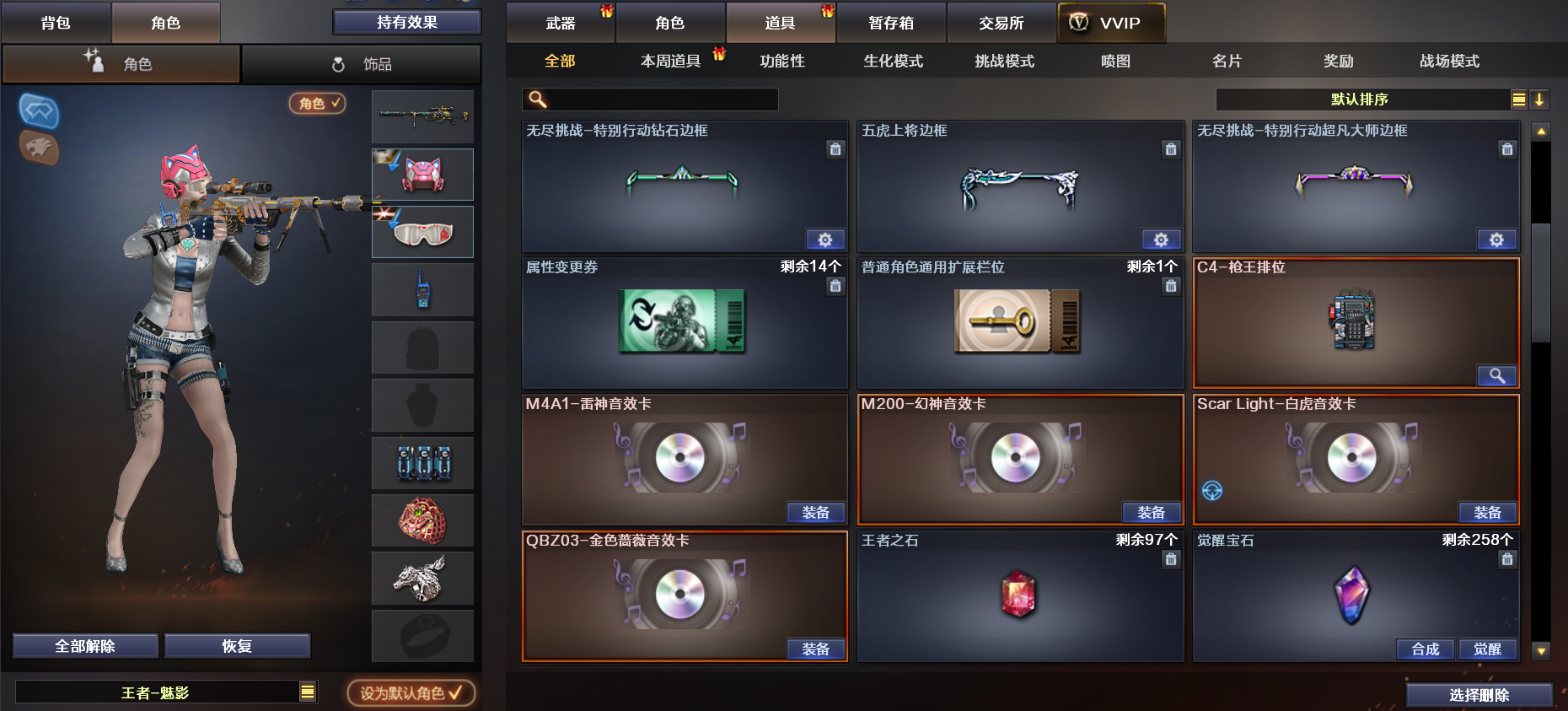Open the VVIP menu tab
This screenshot has width=1568, height=711.
click(1111, 23)
